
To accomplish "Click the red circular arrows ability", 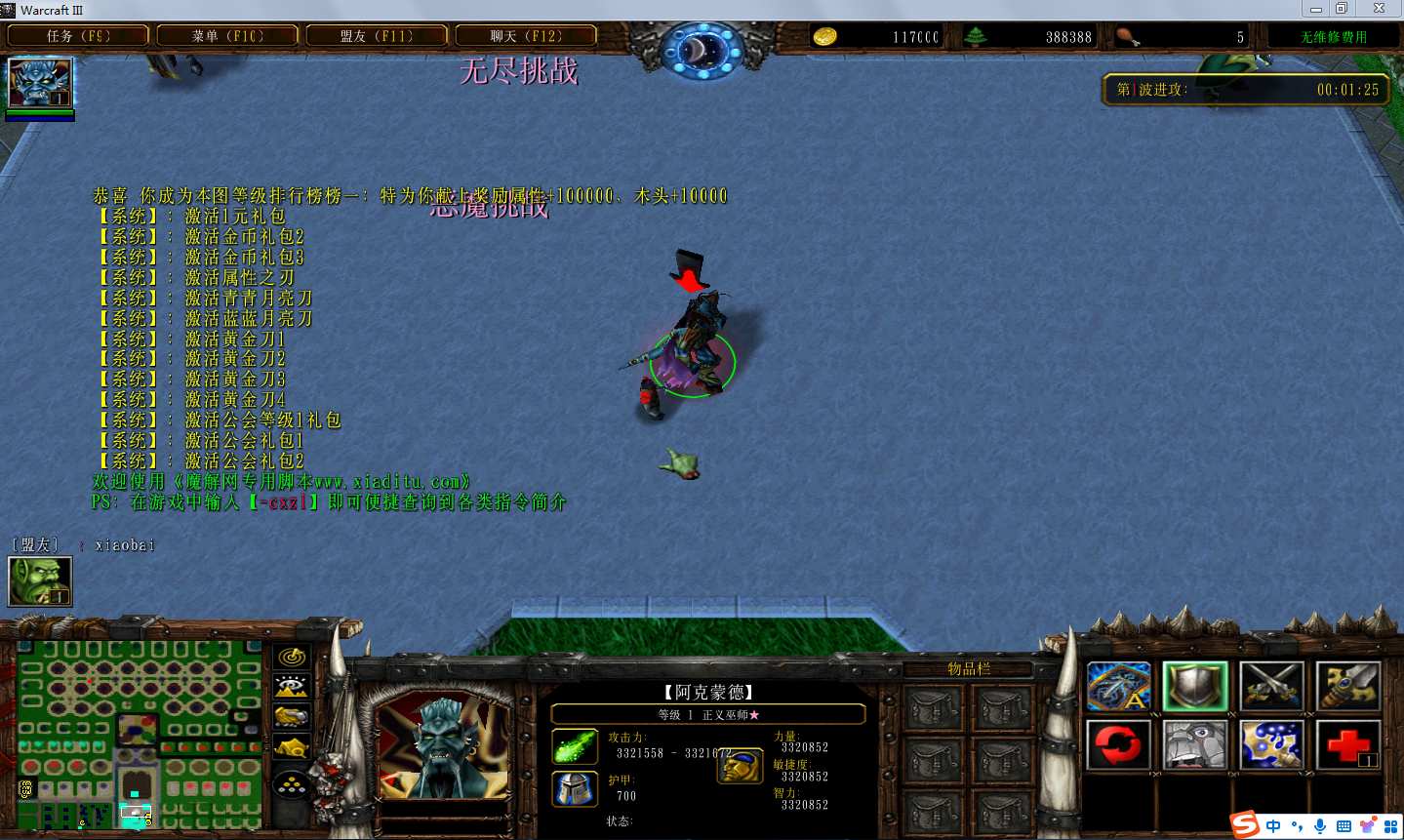I will [1119, 745].
